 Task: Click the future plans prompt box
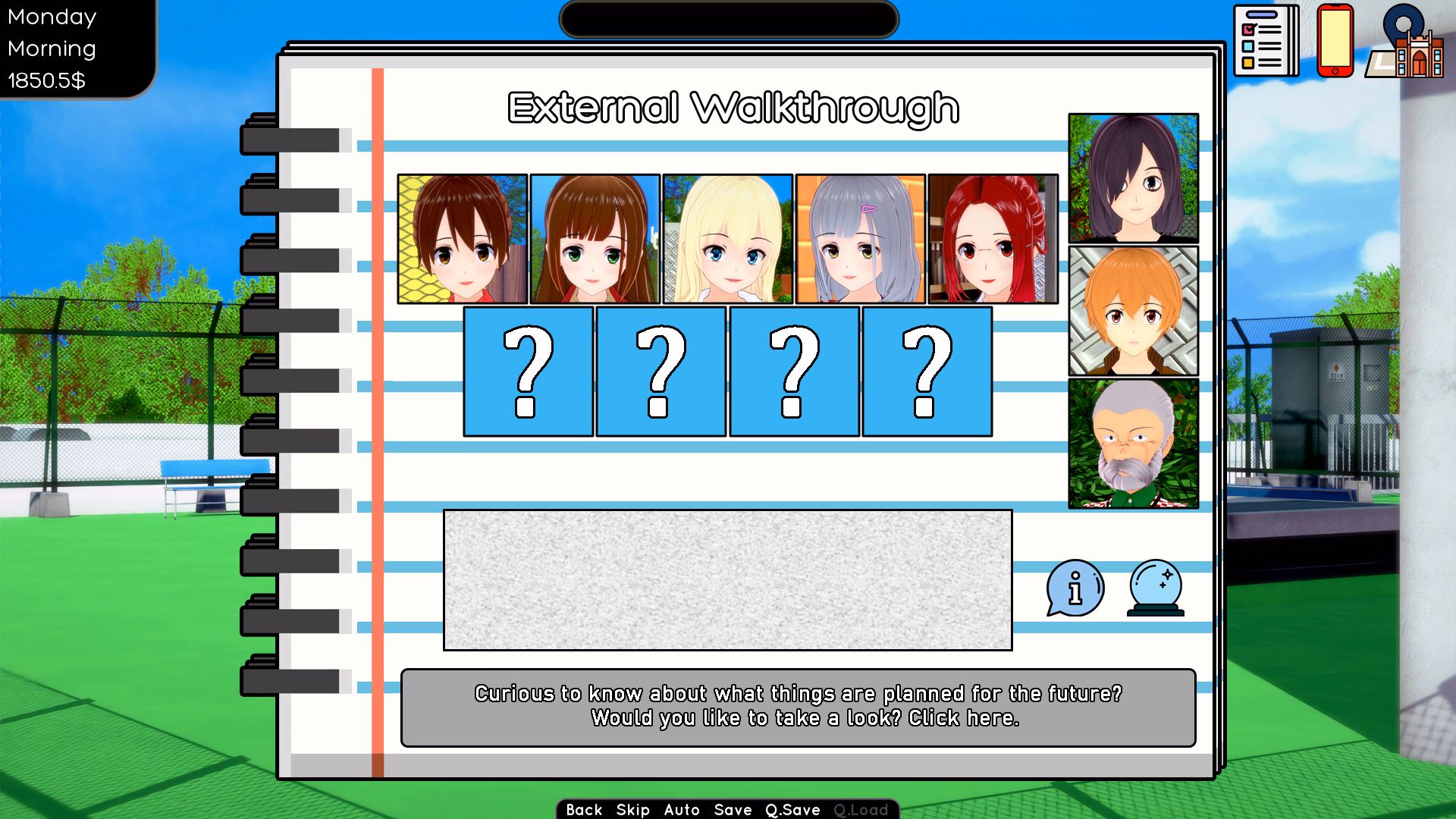pyautogui.click(x=798, y=707)
